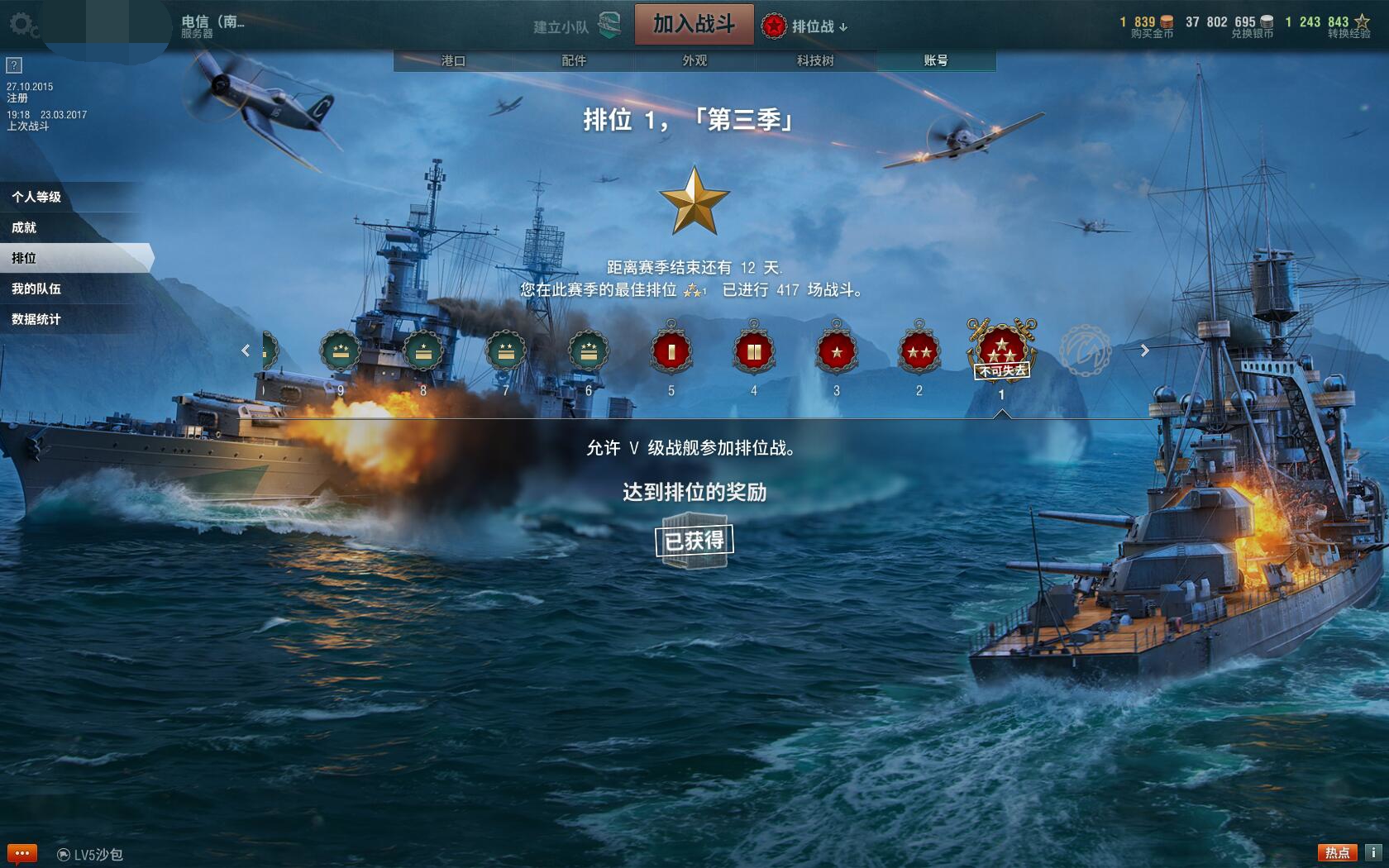
Task: View 数据统计 statistics section
Action: [37, 319]
